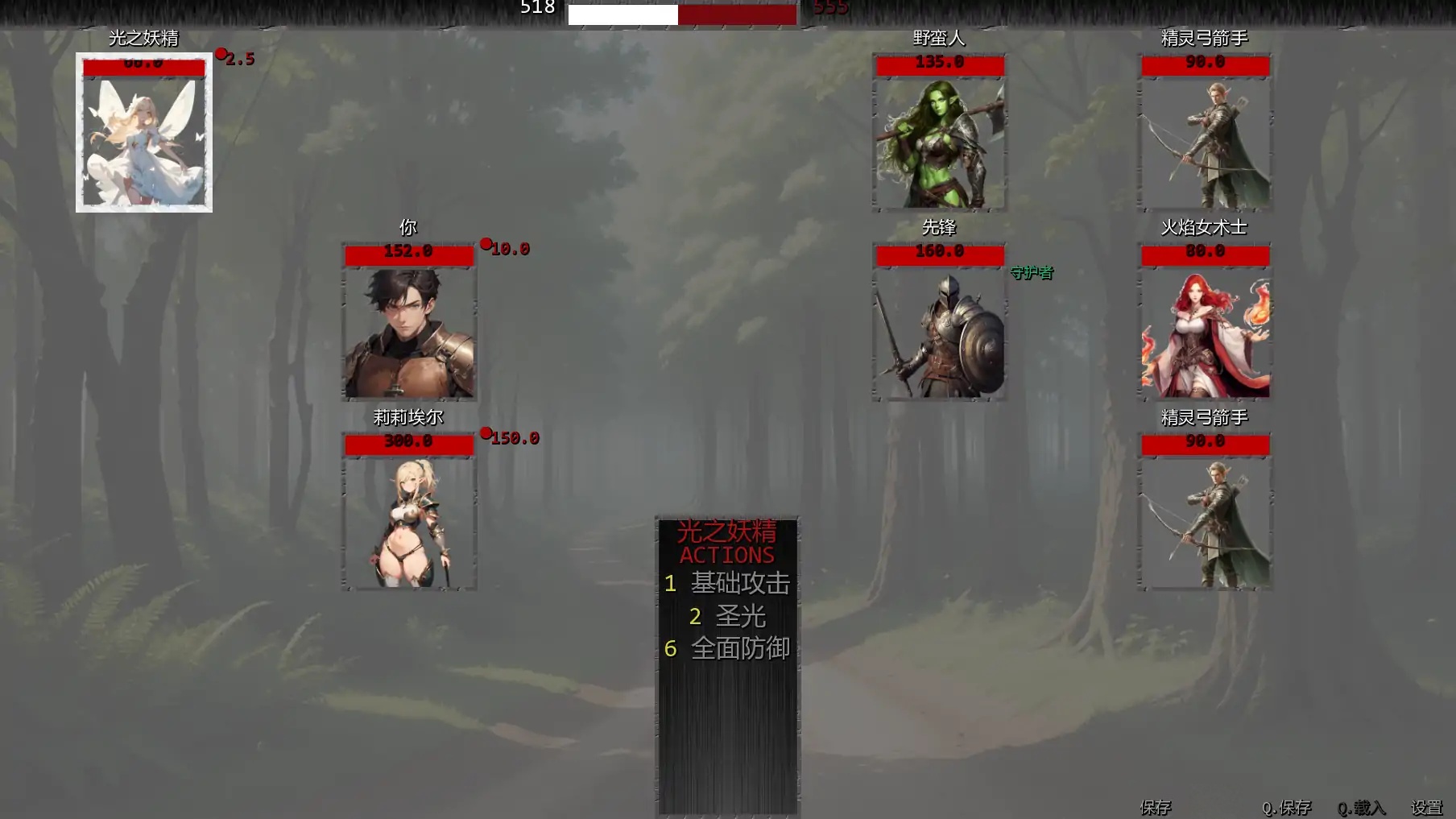Click the top 精灵弓箭手 archer portrait

(1203, 141)
